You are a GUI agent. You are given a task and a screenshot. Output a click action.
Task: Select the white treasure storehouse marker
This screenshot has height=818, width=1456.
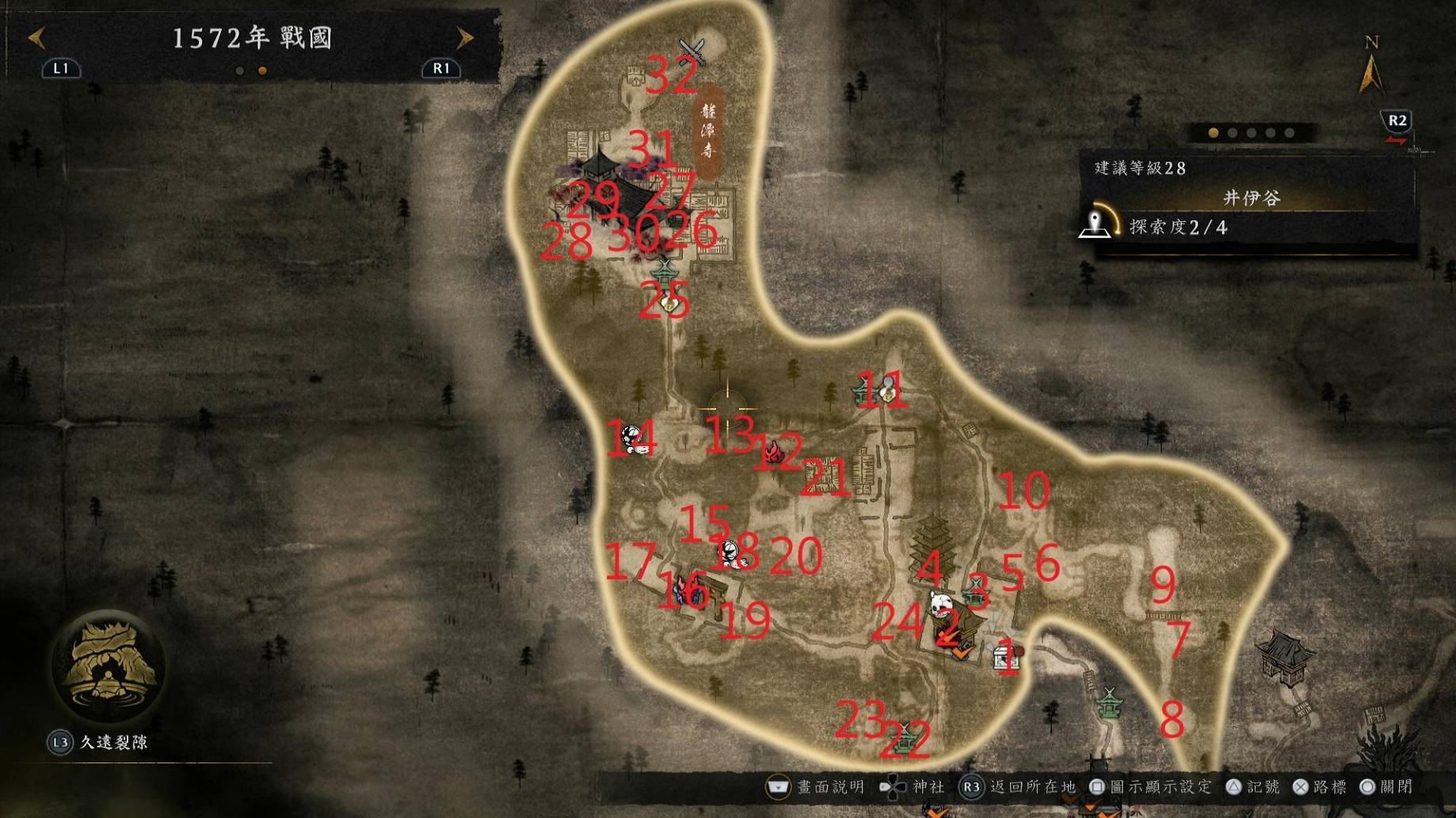click(1004, 657)
